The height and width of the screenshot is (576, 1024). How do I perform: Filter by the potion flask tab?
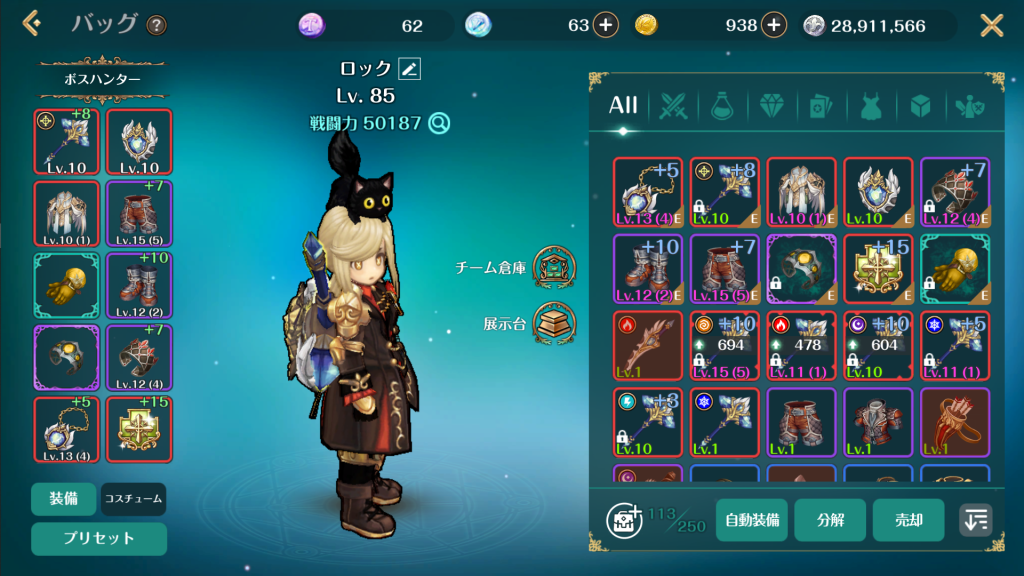pyautogui.click(x=722, y=106)
